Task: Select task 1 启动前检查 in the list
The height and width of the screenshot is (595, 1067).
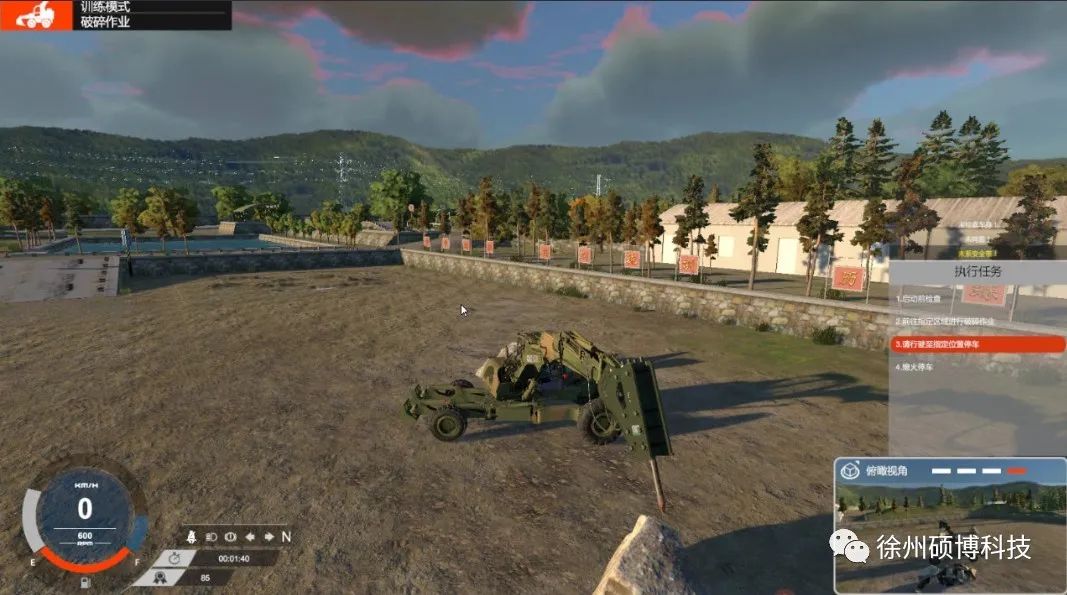Action: [920, 299]
